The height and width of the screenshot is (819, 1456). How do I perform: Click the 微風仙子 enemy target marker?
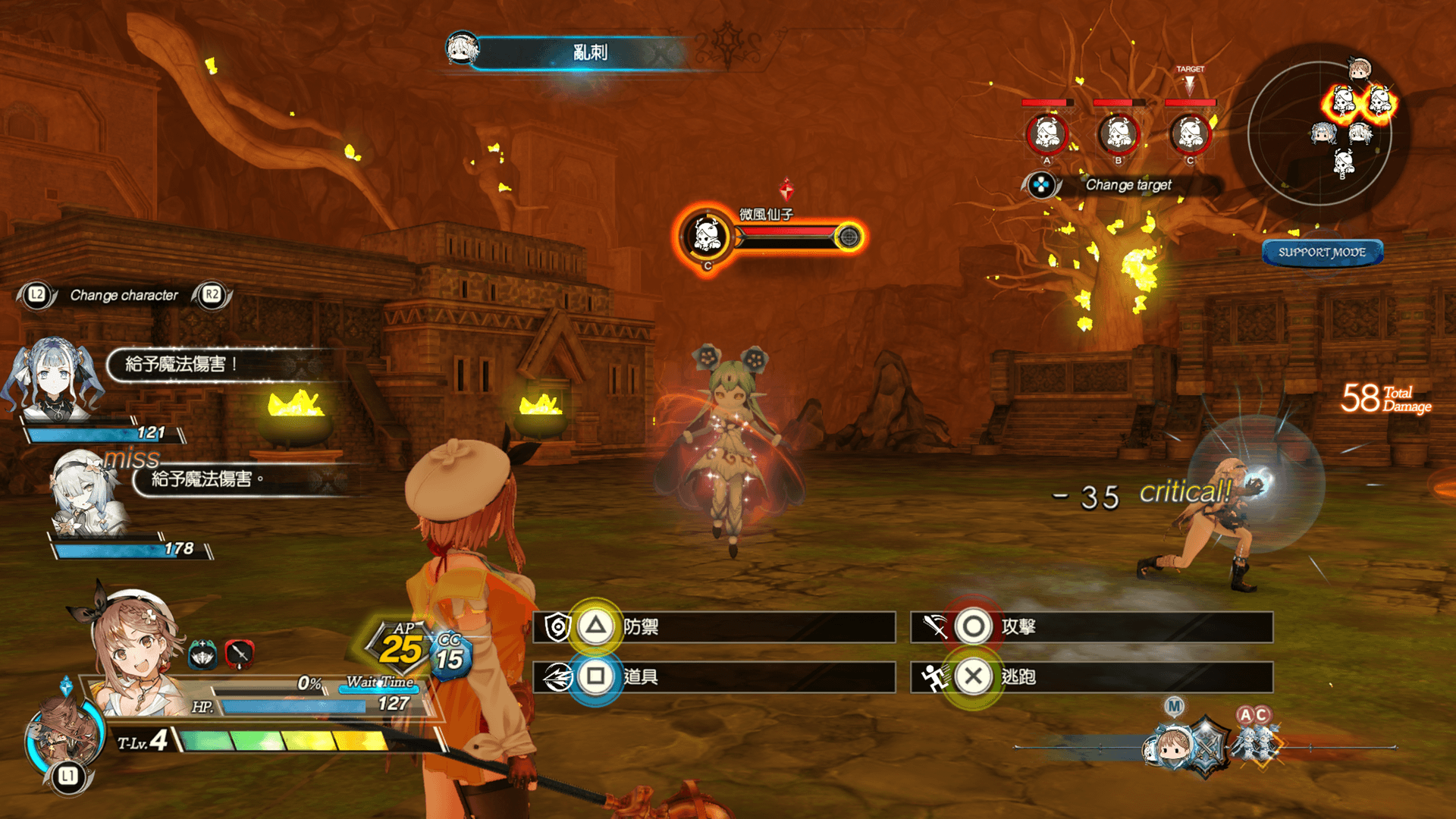707,237
